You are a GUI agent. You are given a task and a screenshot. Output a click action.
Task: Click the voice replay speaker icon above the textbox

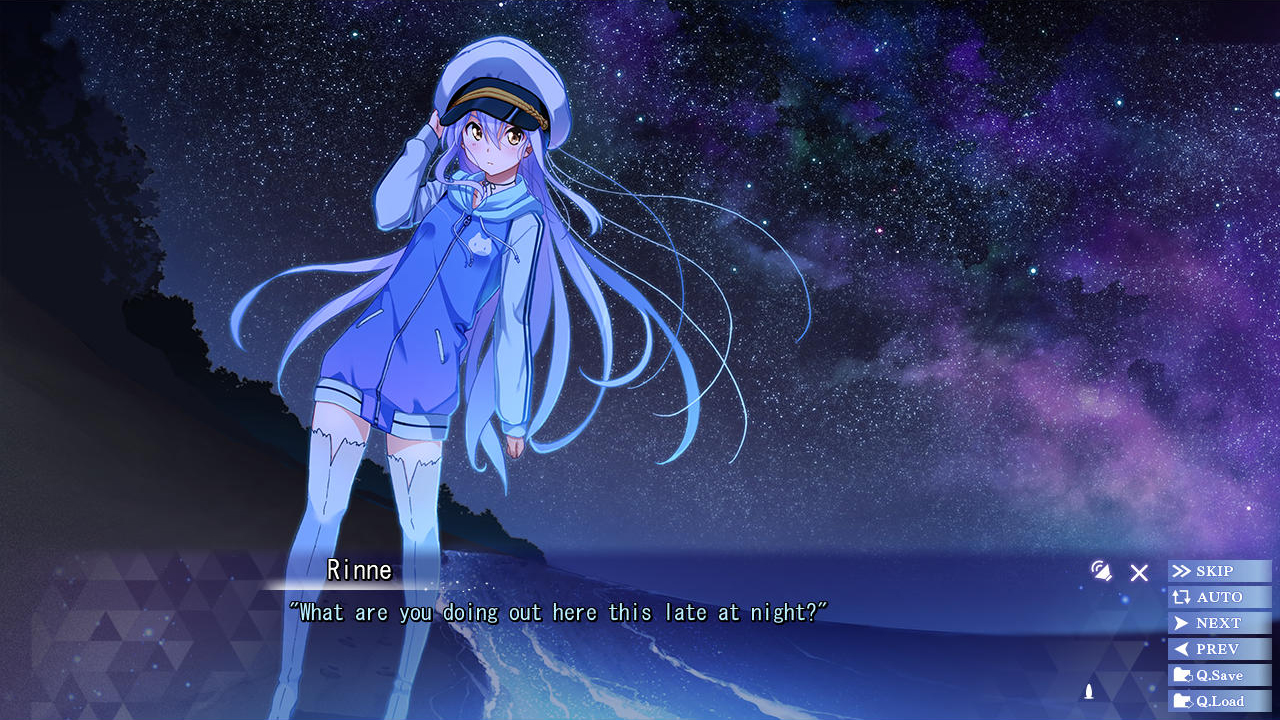pyautogui.click(x=1103, y=573)
